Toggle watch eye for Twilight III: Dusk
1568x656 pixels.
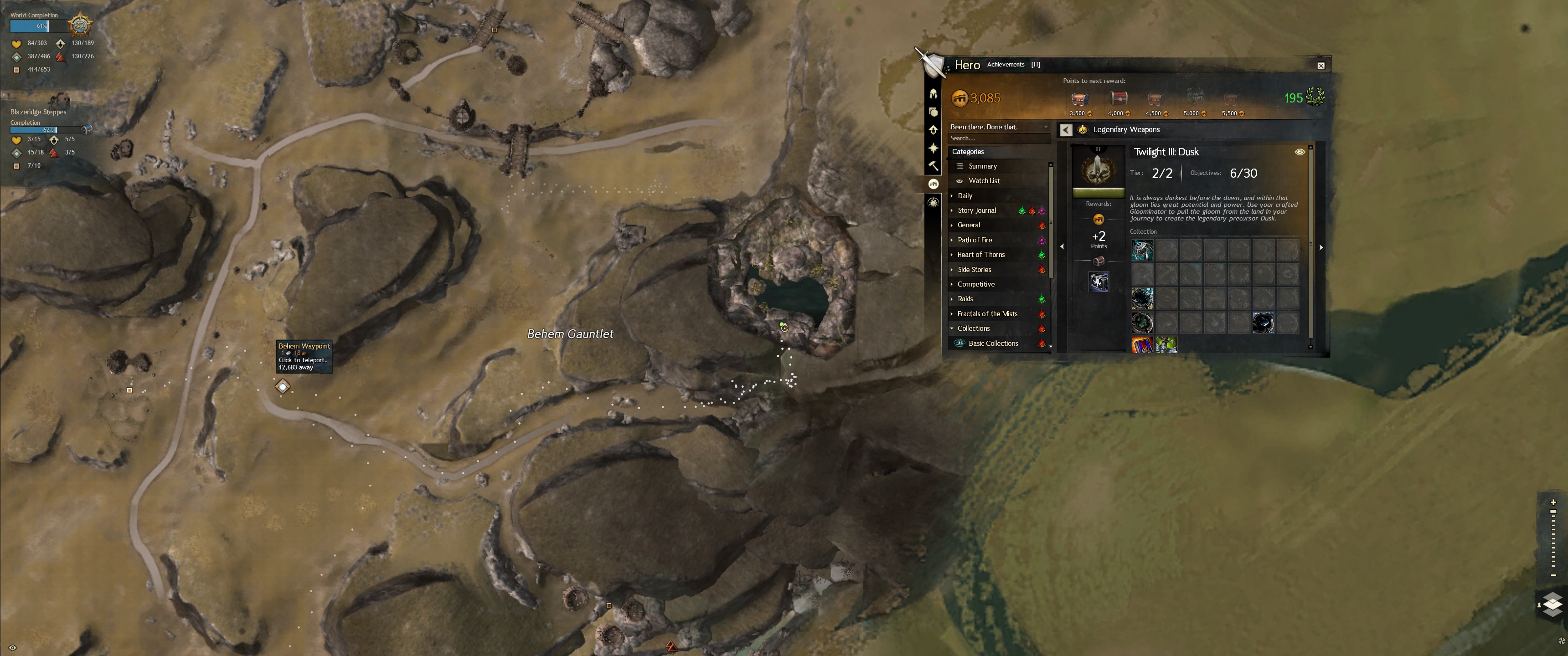coord(1299,152)
